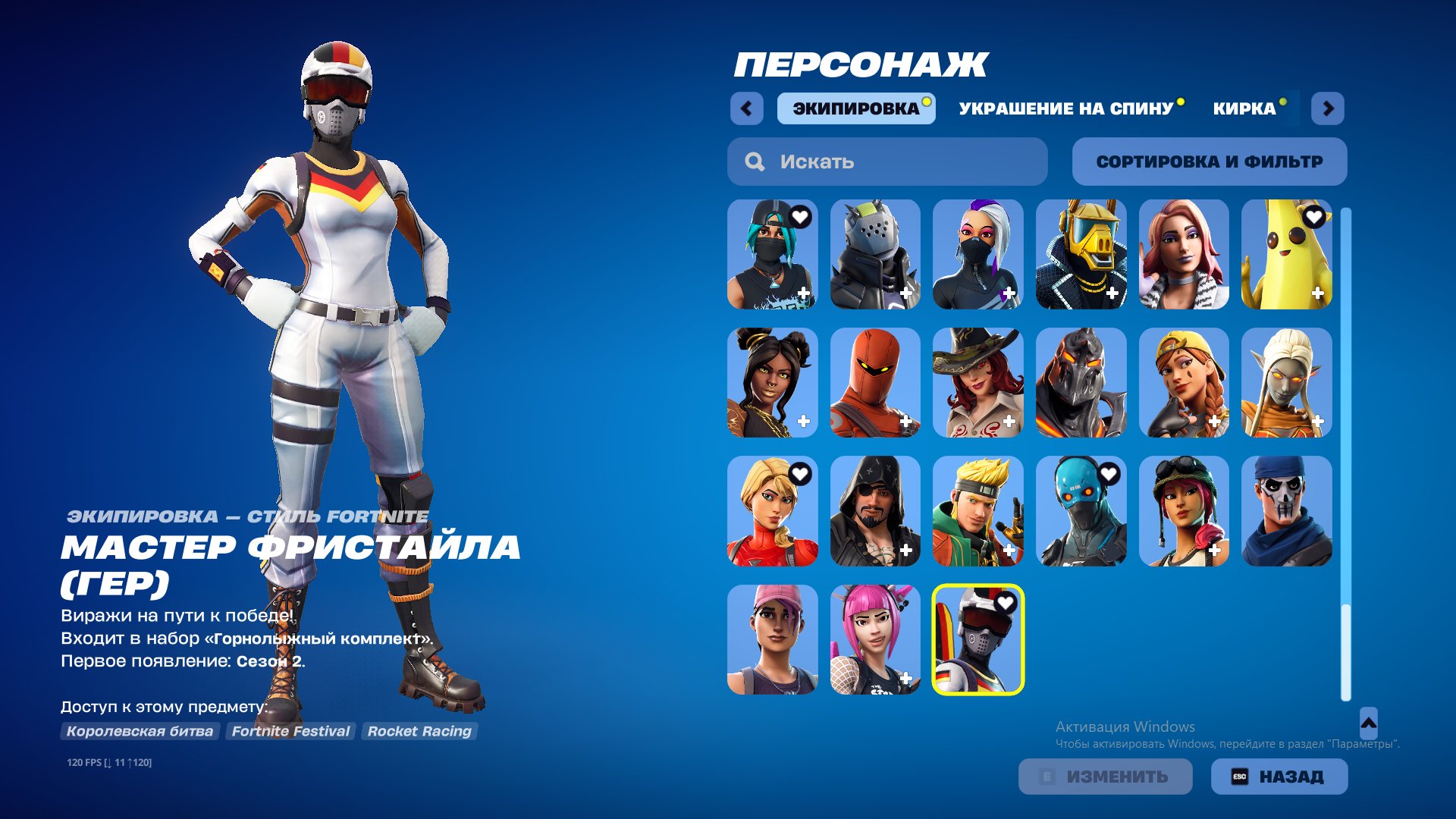Toggle favorite heart on selected Freestylin' skin
This screenshot has height=819, width=1456.
[x=1006, y=603]
